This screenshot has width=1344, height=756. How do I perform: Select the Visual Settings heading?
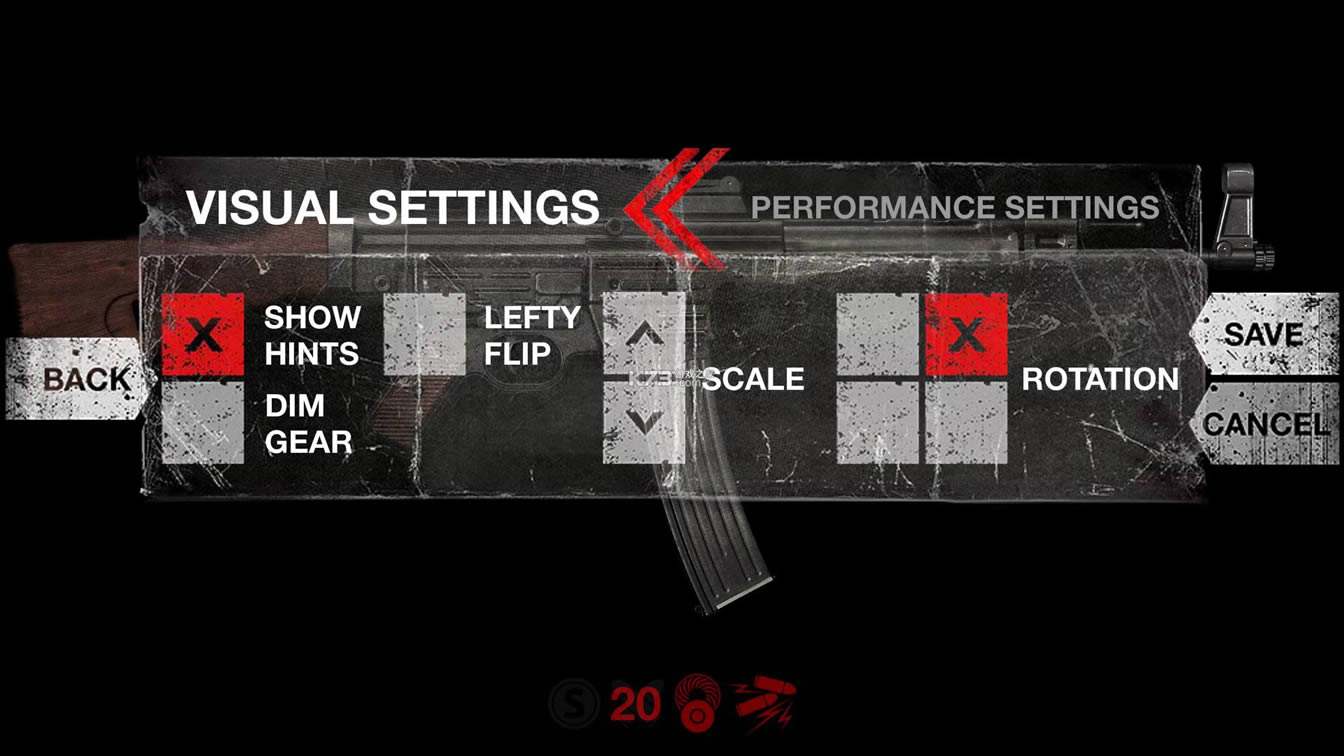[x=397, y=209]
